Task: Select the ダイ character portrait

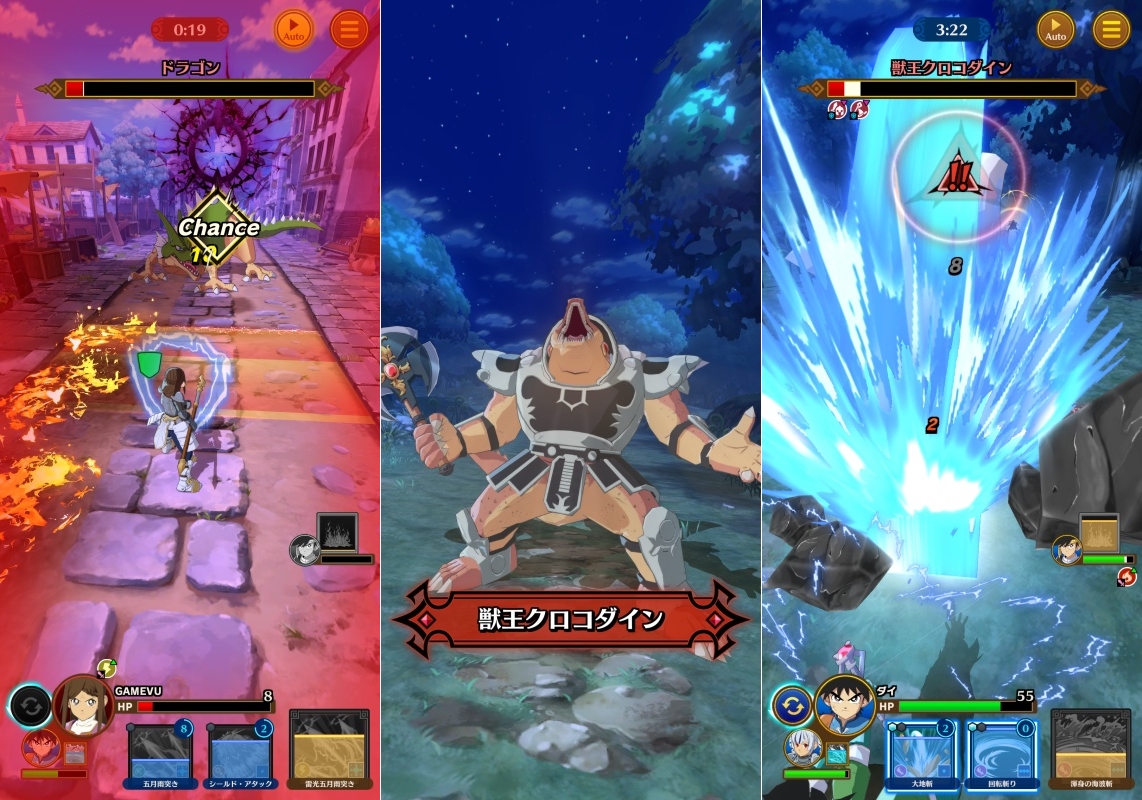Action: (845, 706)
